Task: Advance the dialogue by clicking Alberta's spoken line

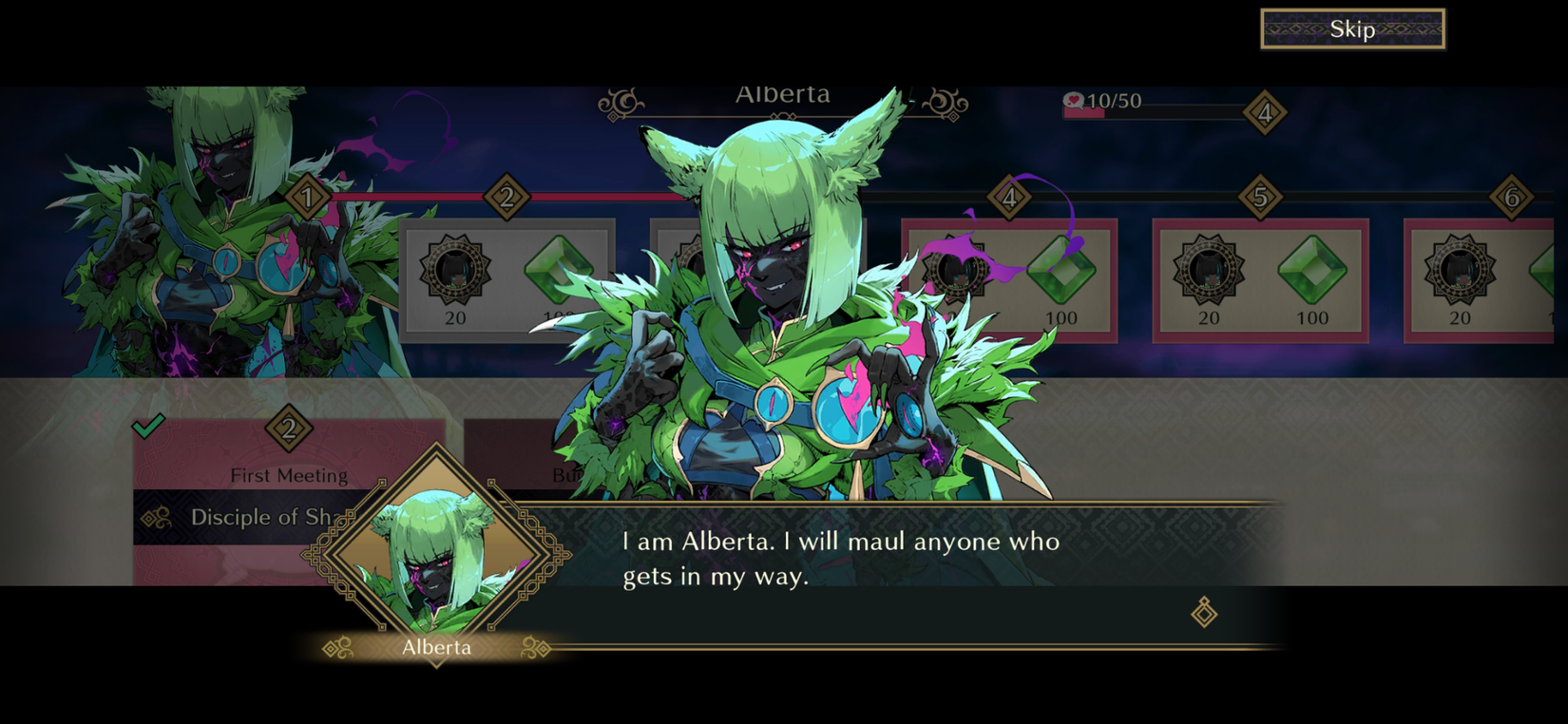Action: click(841, 559)
